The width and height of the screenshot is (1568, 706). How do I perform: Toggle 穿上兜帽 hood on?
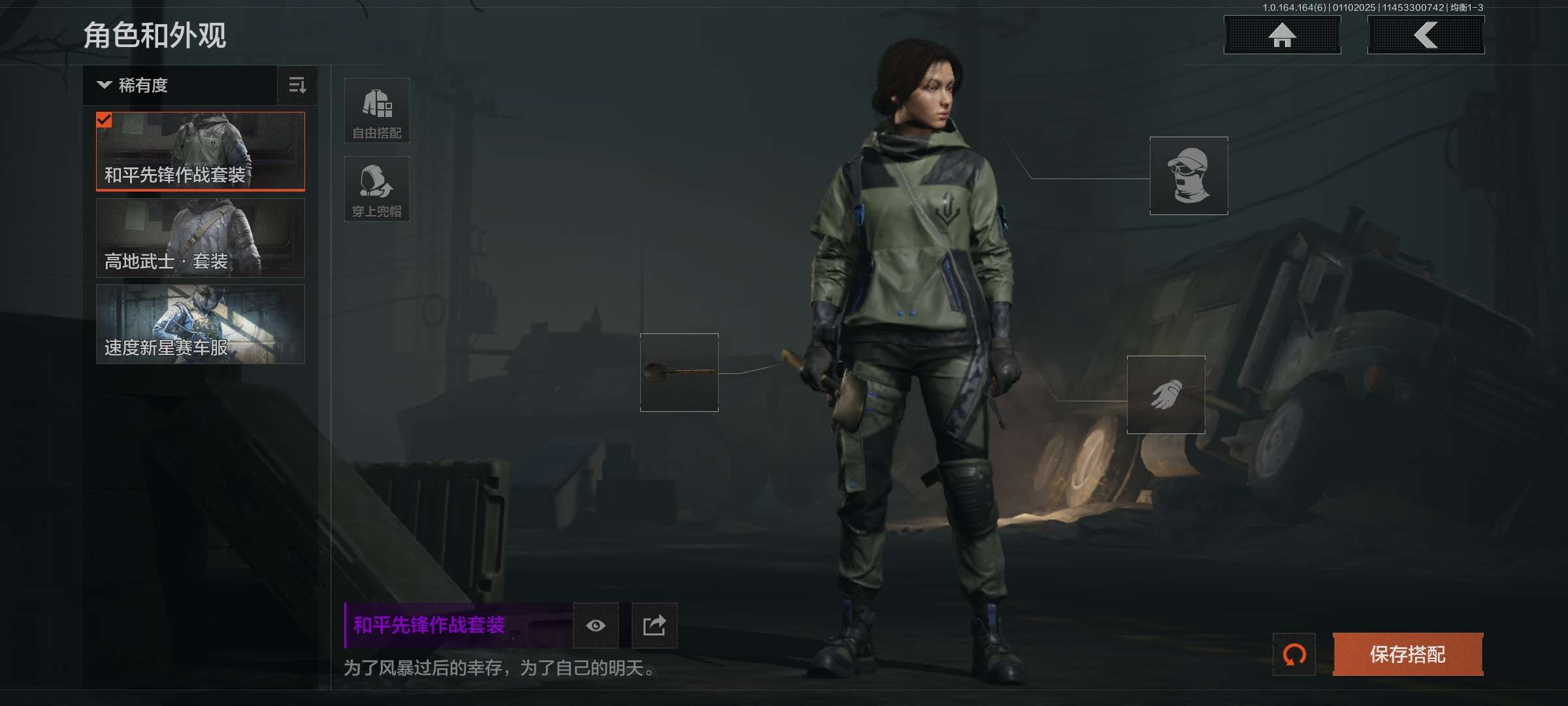coord(377,189)
